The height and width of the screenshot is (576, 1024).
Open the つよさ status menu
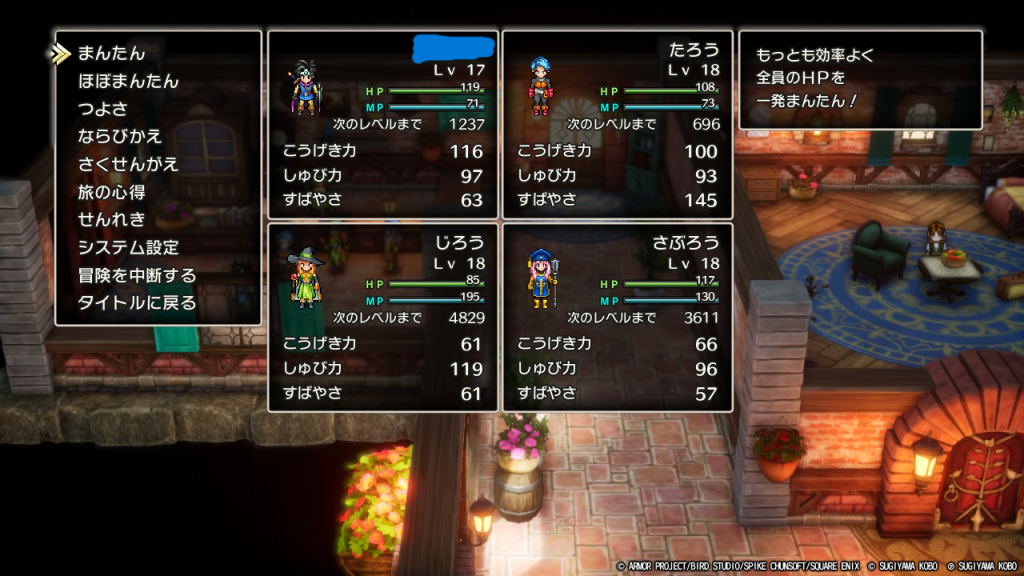point(105,108)
